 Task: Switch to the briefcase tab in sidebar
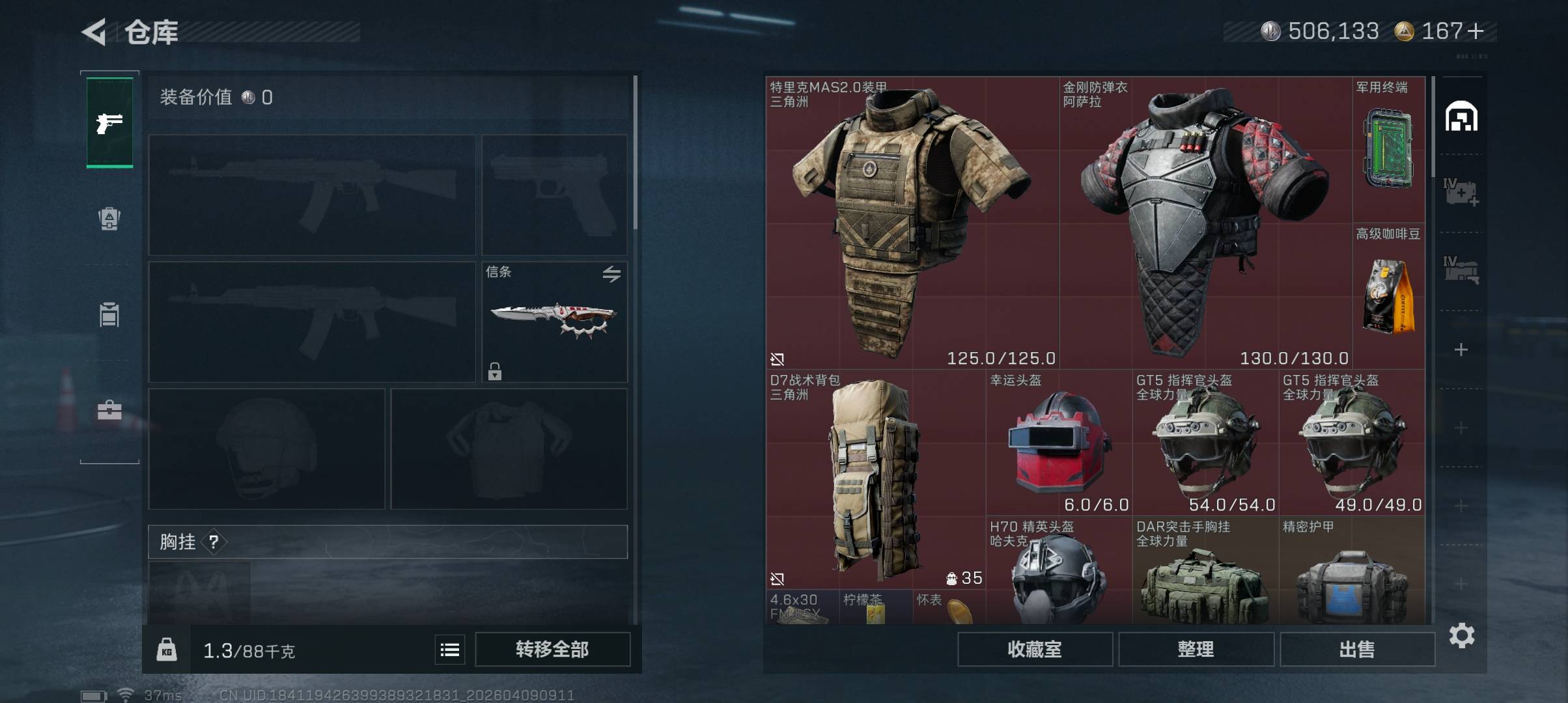tap(109, 410)
